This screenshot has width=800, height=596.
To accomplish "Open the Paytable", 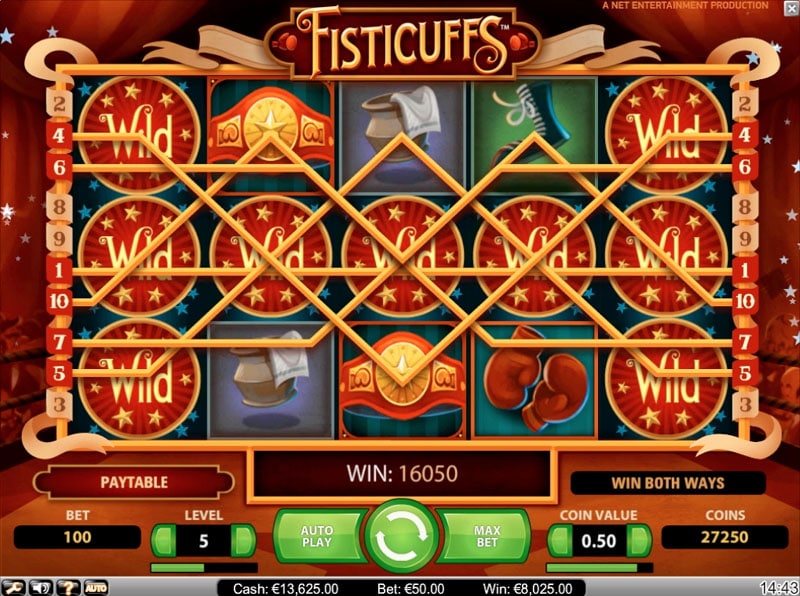I will pyautogui.click(x=133, y=482).
